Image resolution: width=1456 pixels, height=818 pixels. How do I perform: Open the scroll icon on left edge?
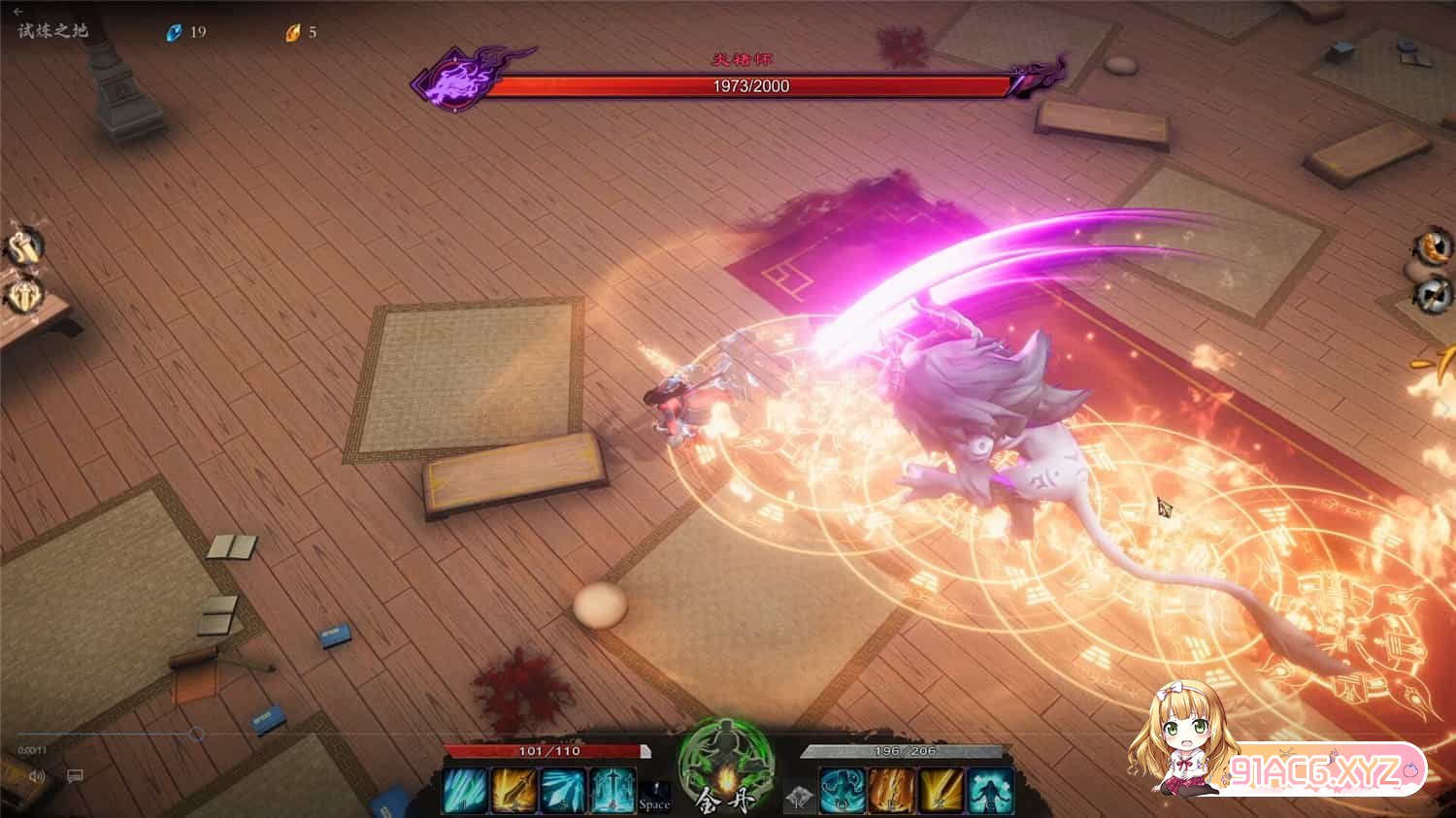pyautogui.click(x=22, y=247)
